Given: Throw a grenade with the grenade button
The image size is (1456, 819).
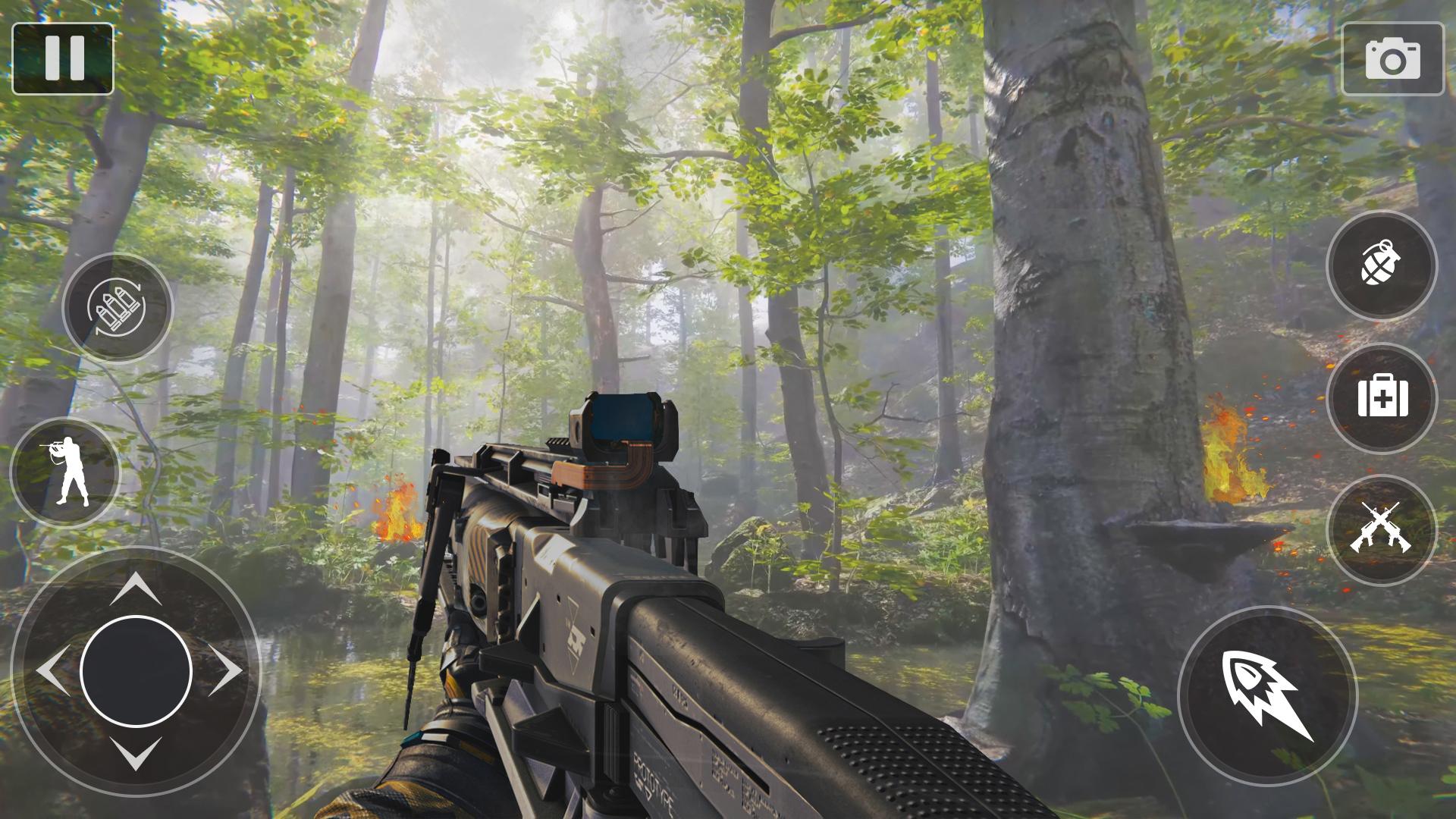Looking at the screenshot, I should tap(1381, 265).
